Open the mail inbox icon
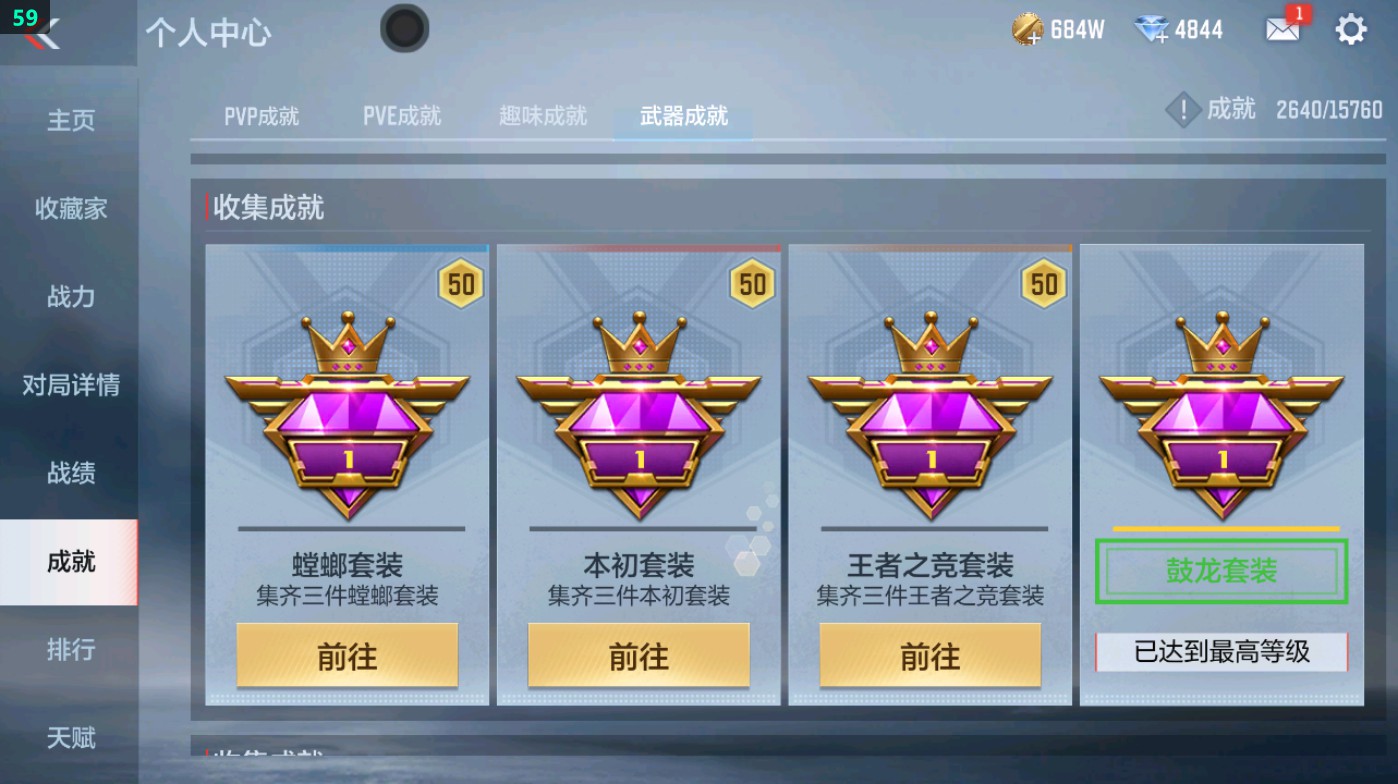The width and height of the screenshot is (1398, 784). (x=1283, y=30)
